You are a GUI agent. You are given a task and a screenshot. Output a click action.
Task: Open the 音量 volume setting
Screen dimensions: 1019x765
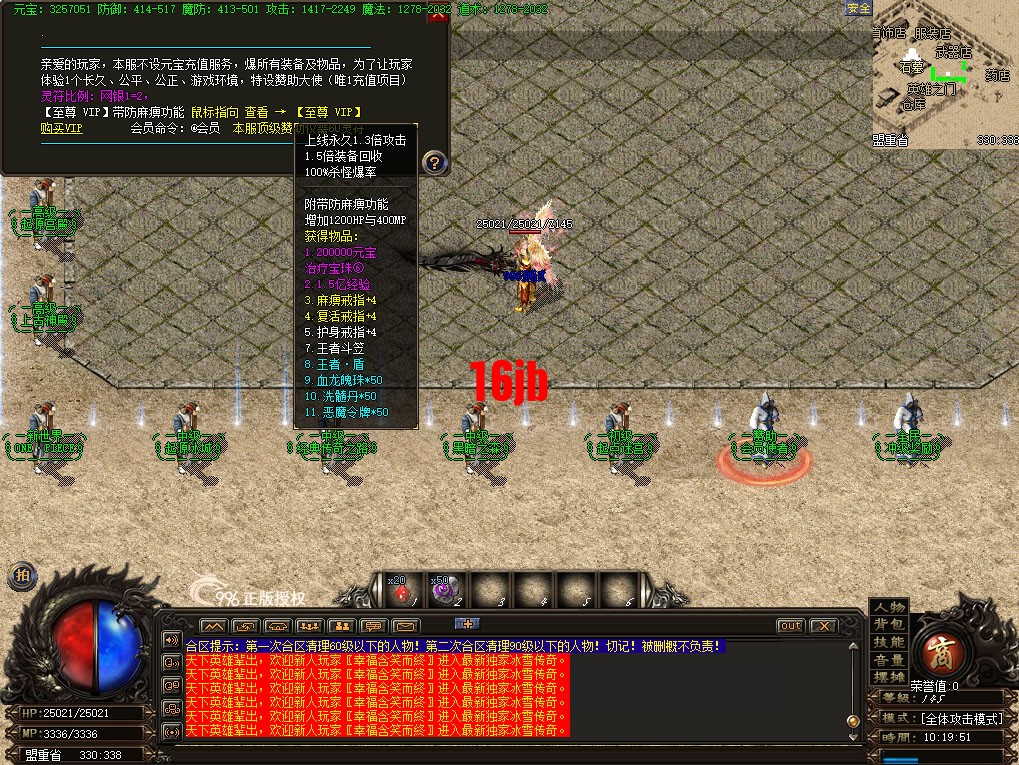click(888, 660)
